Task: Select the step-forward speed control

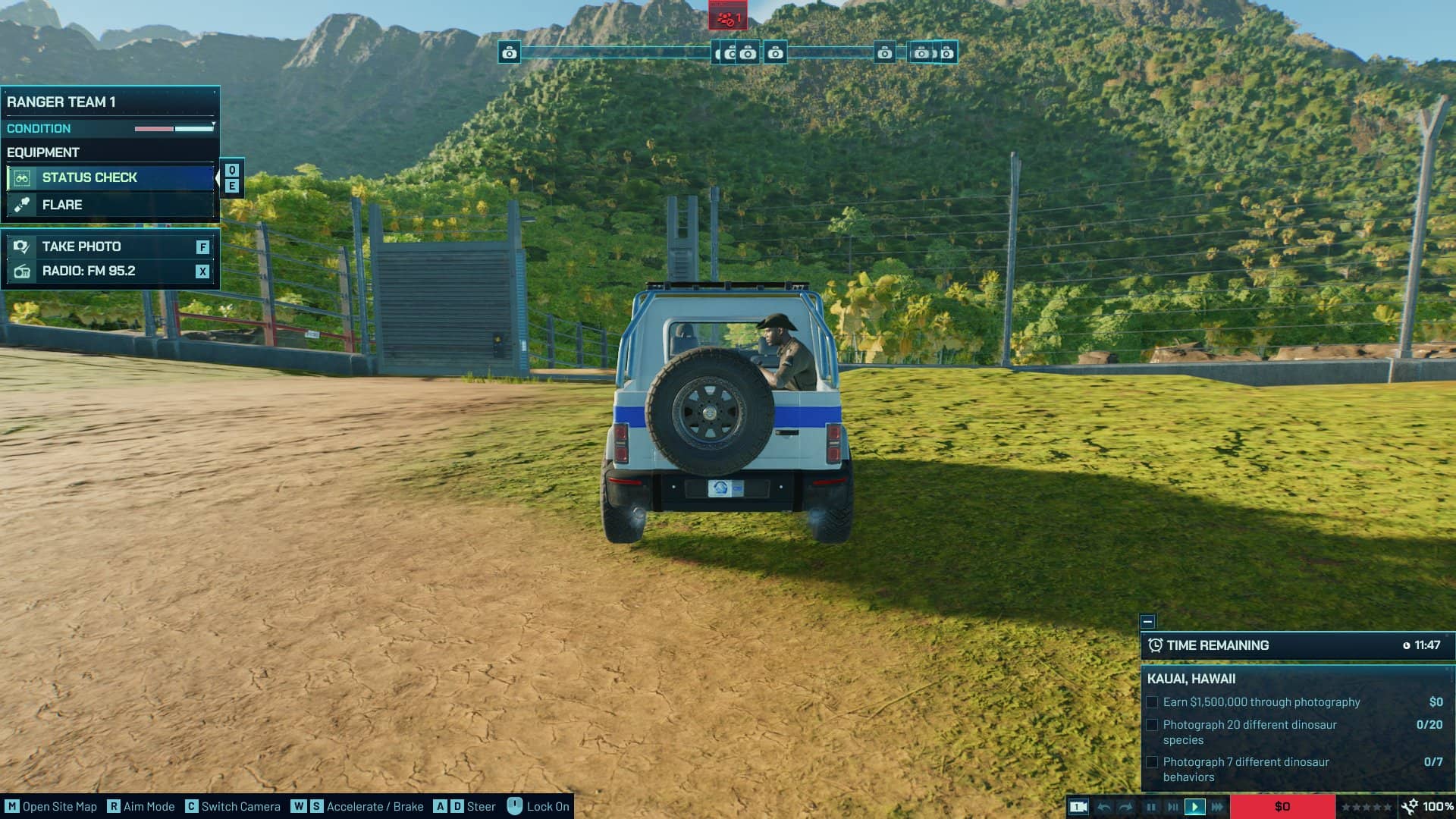Action: pyautogui.click(x=1172, y=807)
